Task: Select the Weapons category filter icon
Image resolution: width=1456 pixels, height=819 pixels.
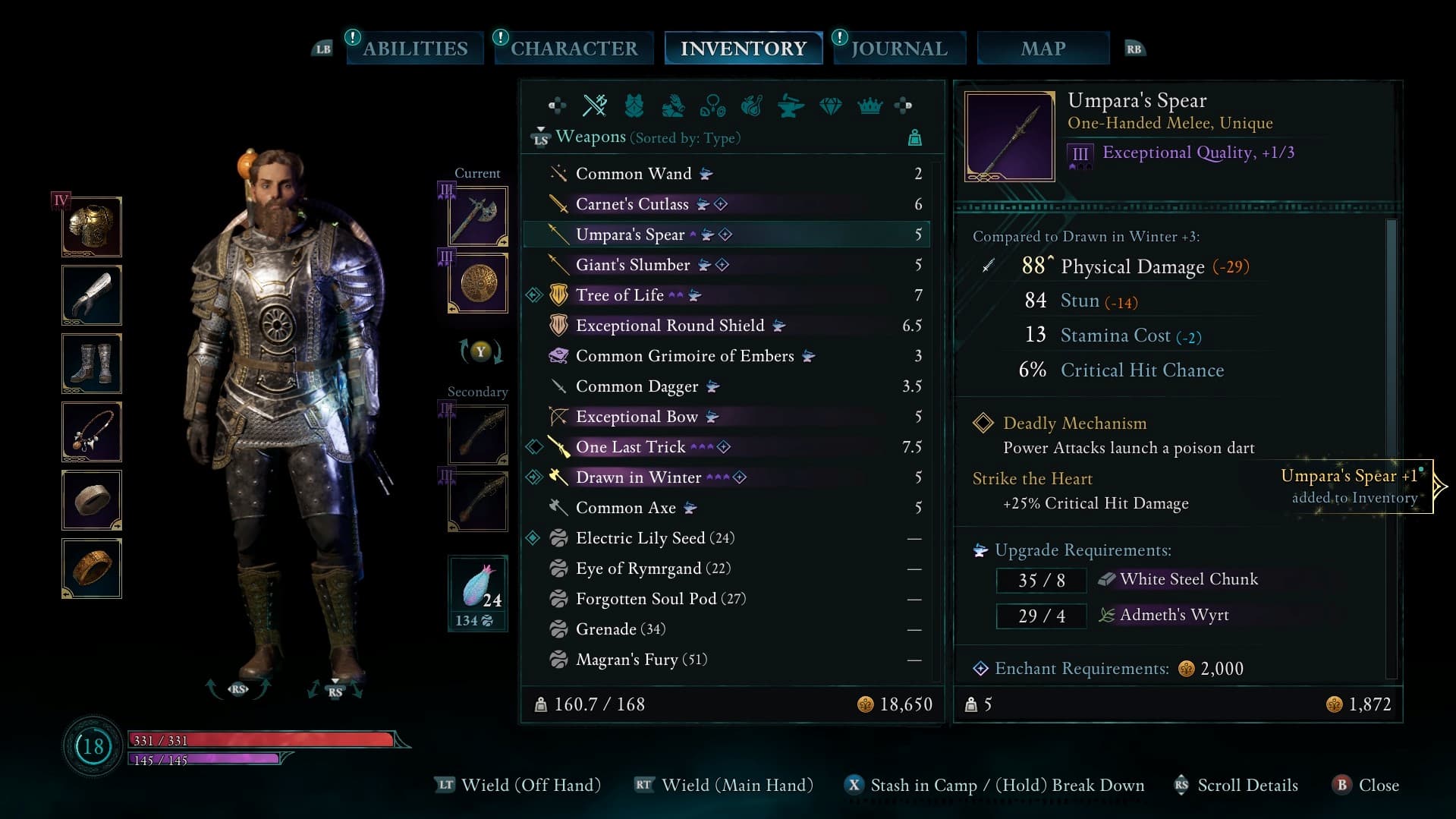Action: point(596,106)
